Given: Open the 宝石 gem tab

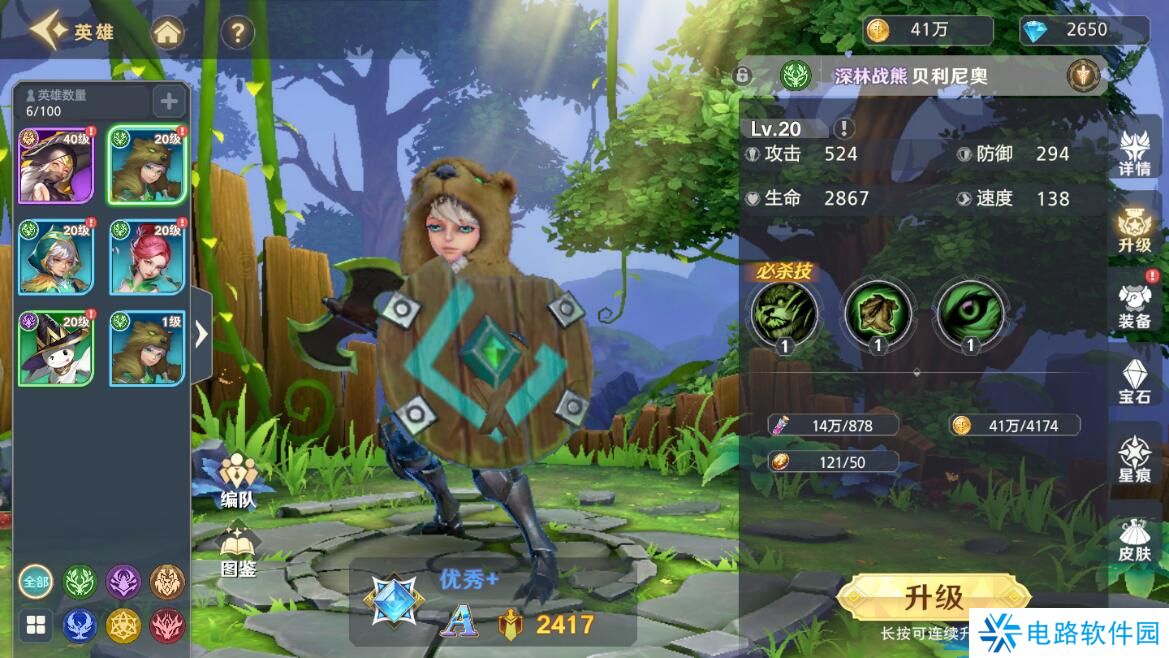Looking at the screenshot, I should (x=1135, y=382).
